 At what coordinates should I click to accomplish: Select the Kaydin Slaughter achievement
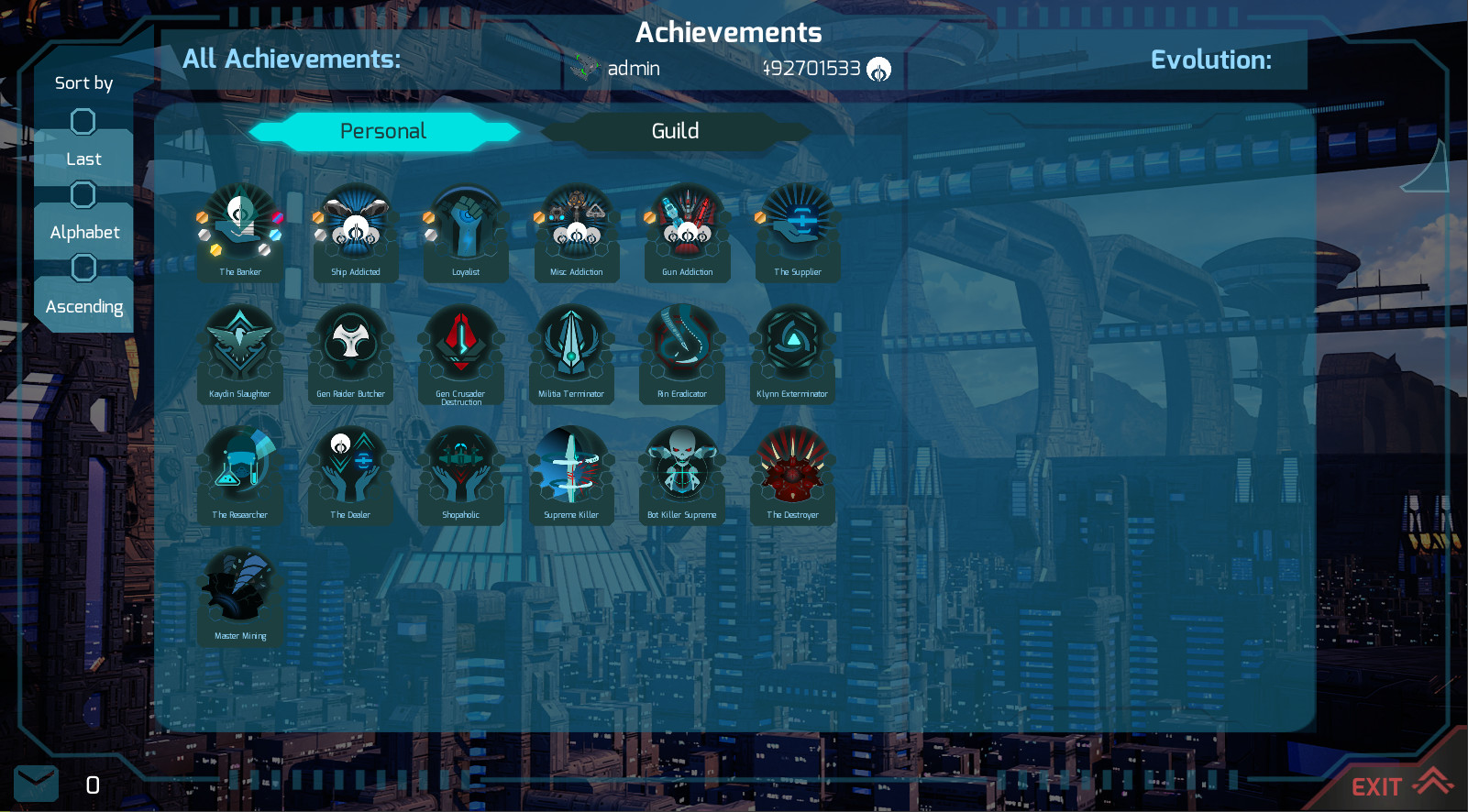(239, 350)
